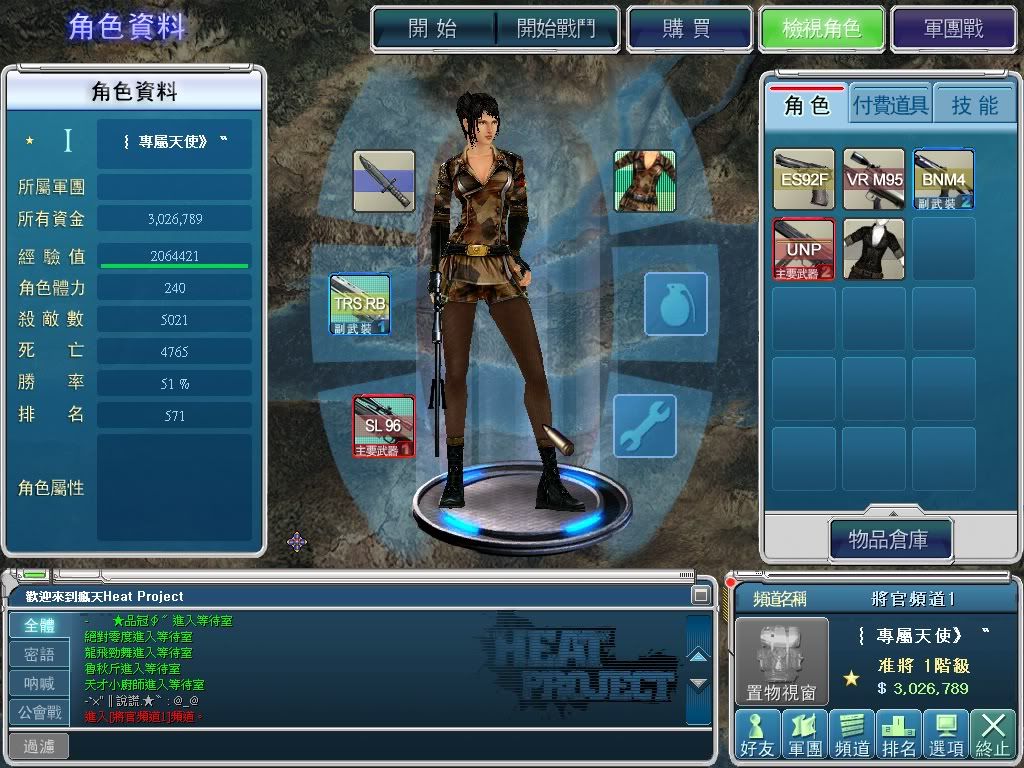Open the 物品倉庫 item storage

coord(889,540)
